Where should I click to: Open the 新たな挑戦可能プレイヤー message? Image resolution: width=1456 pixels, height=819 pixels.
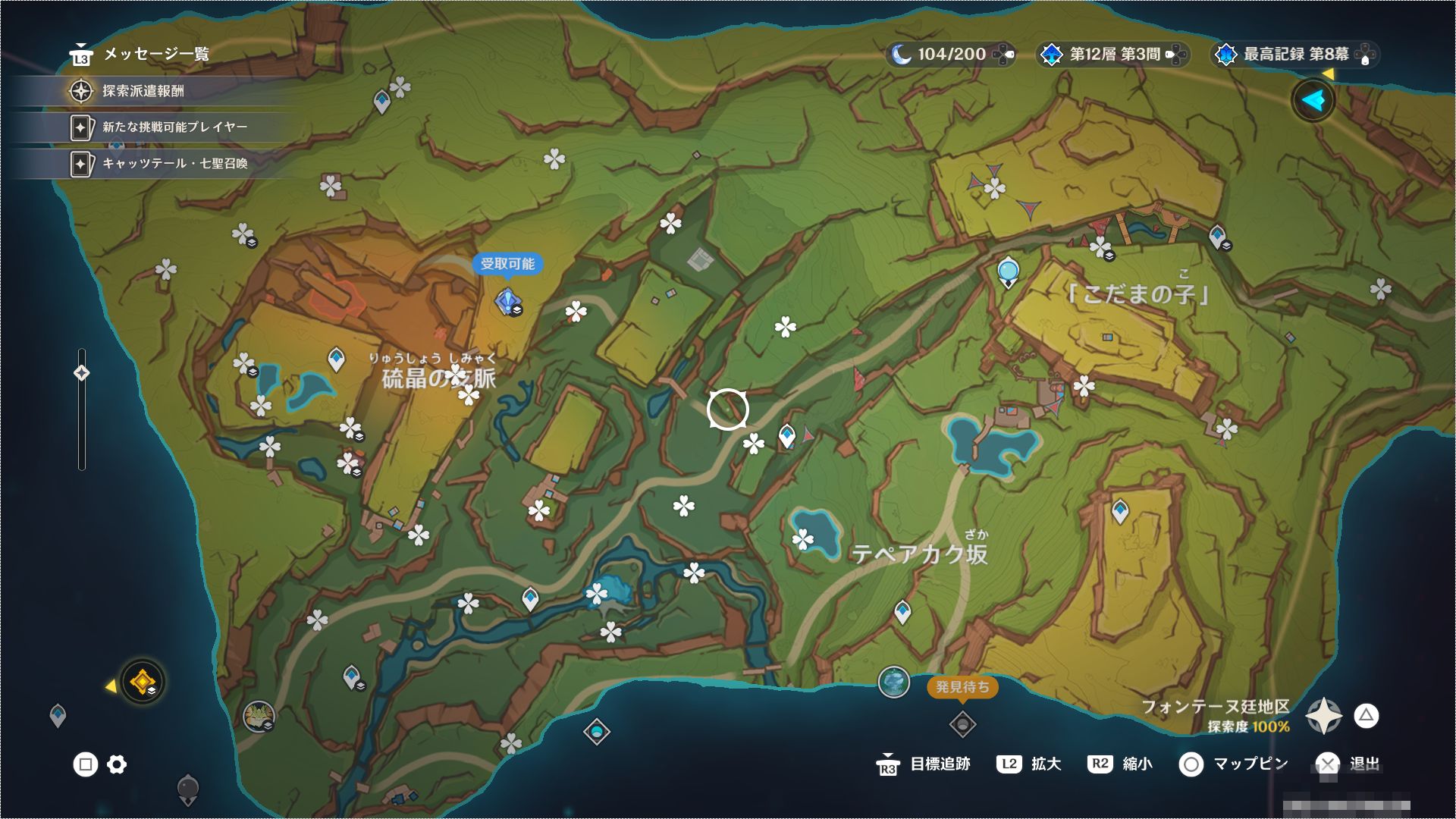coord(174,127)
